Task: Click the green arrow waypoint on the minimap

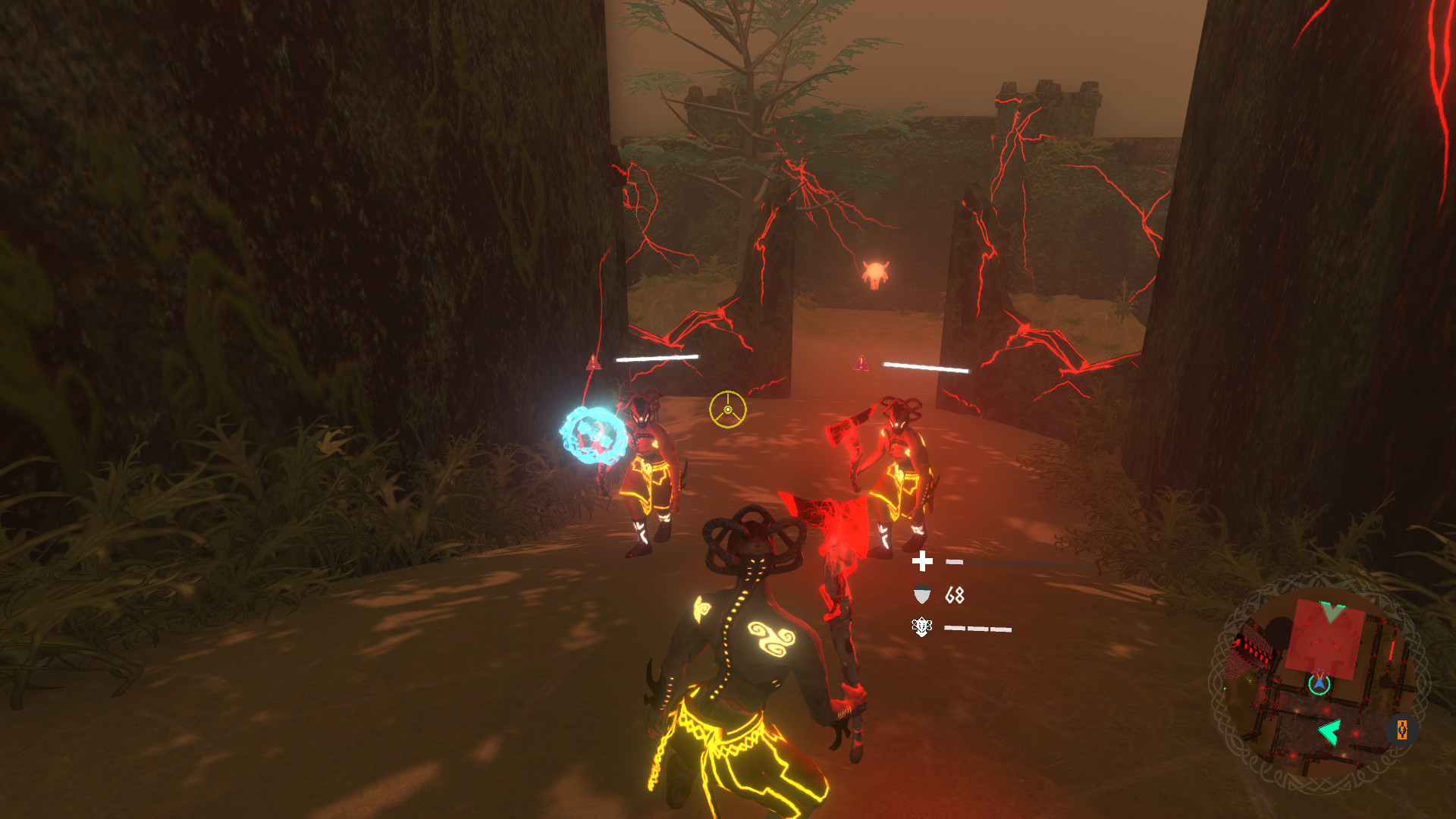Action: 1329,730
